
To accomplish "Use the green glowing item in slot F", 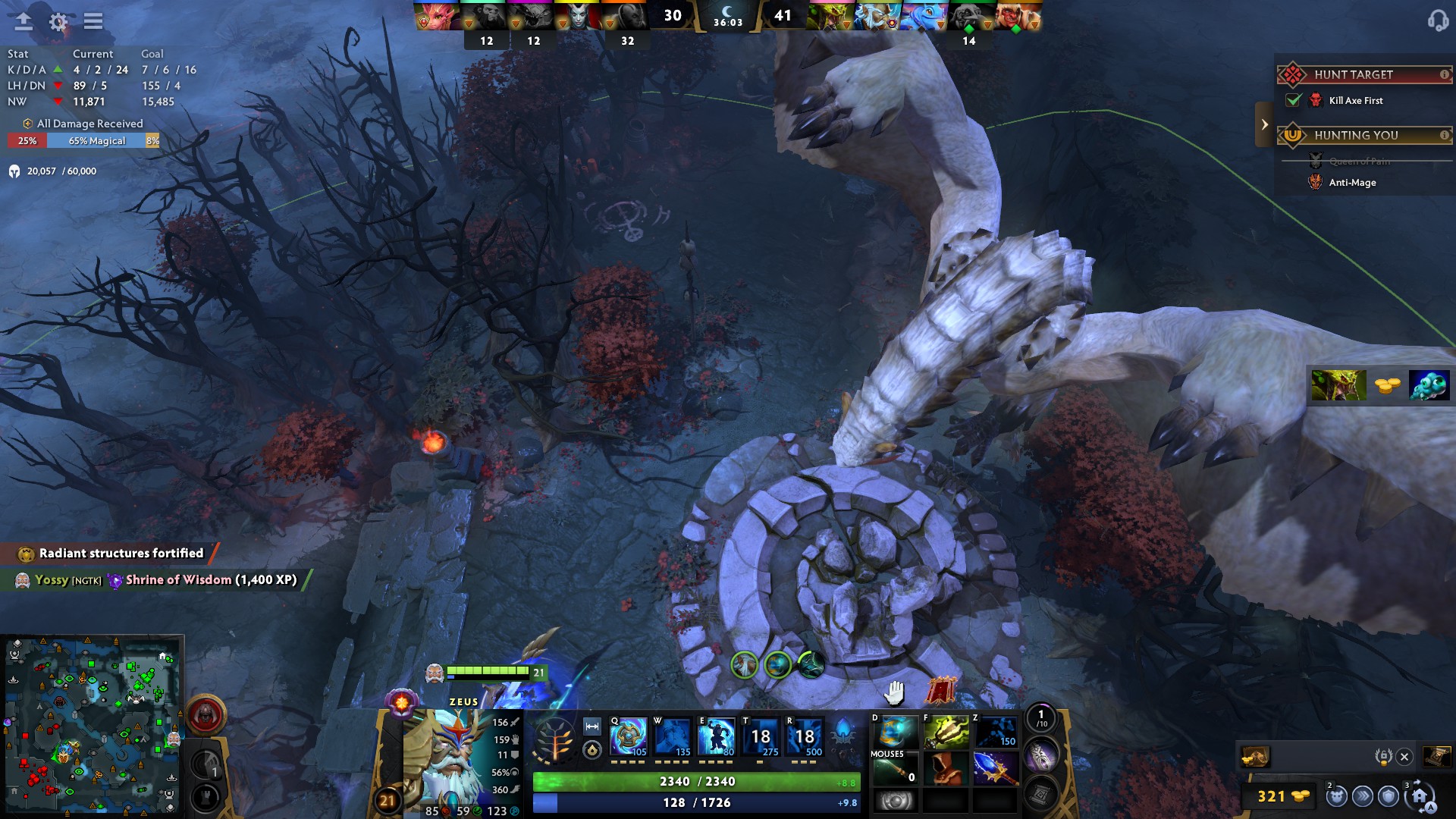I will (946, 733).
